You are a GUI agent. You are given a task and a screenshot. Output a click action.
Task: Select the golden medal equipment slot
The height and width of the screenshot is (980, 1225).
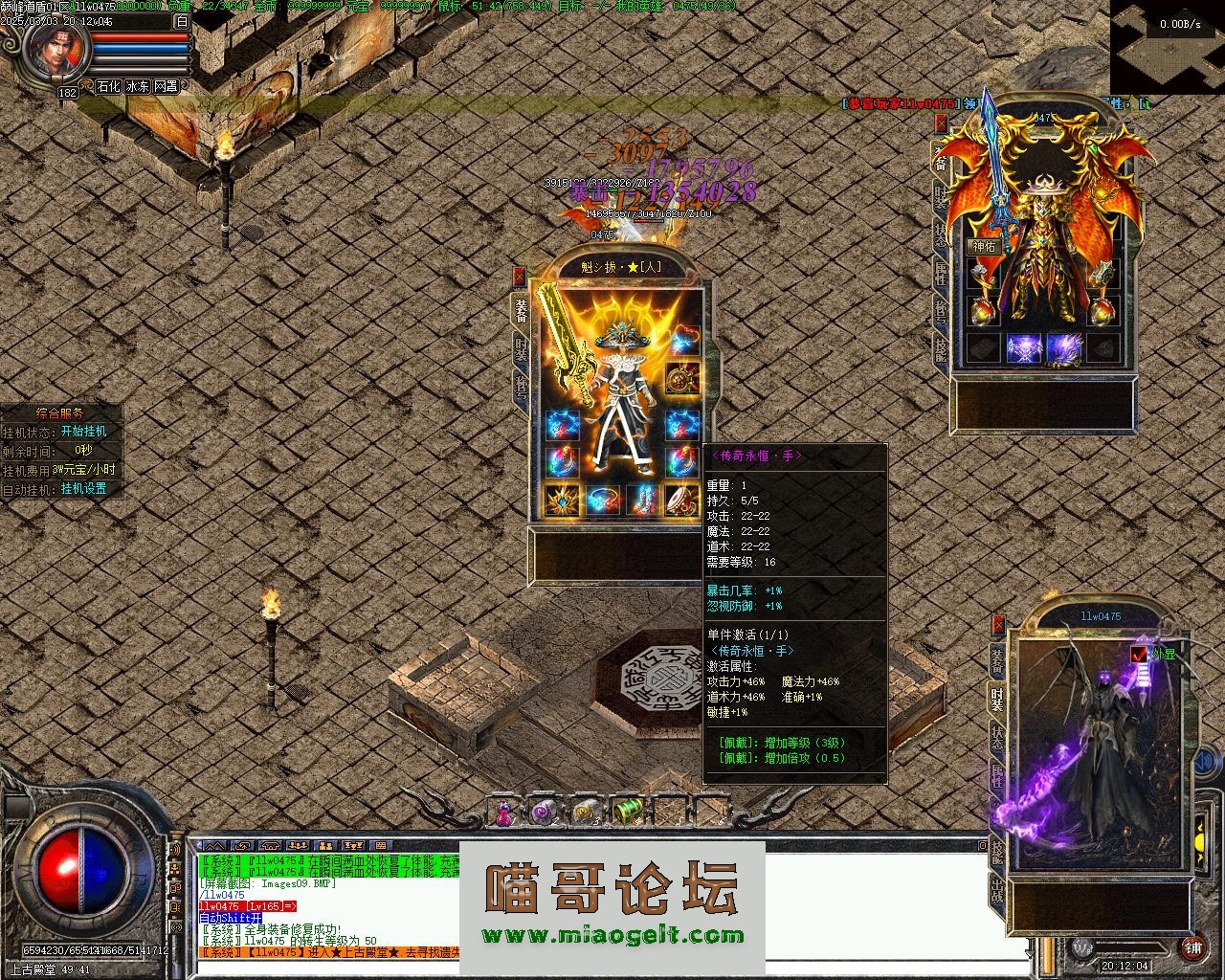click(x=682, y=377)
